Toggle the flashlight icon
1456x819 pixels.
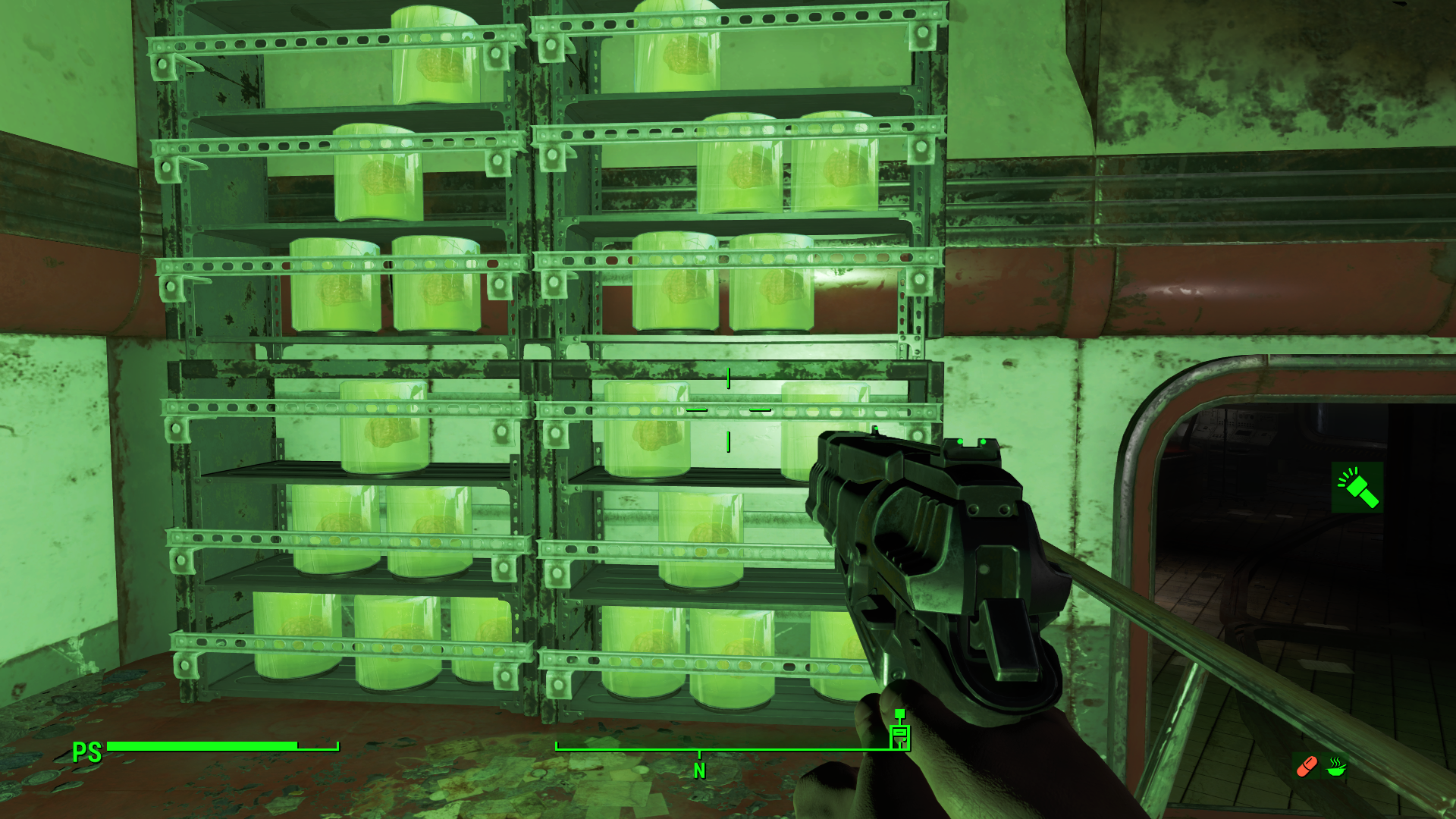coord(1357,487)
